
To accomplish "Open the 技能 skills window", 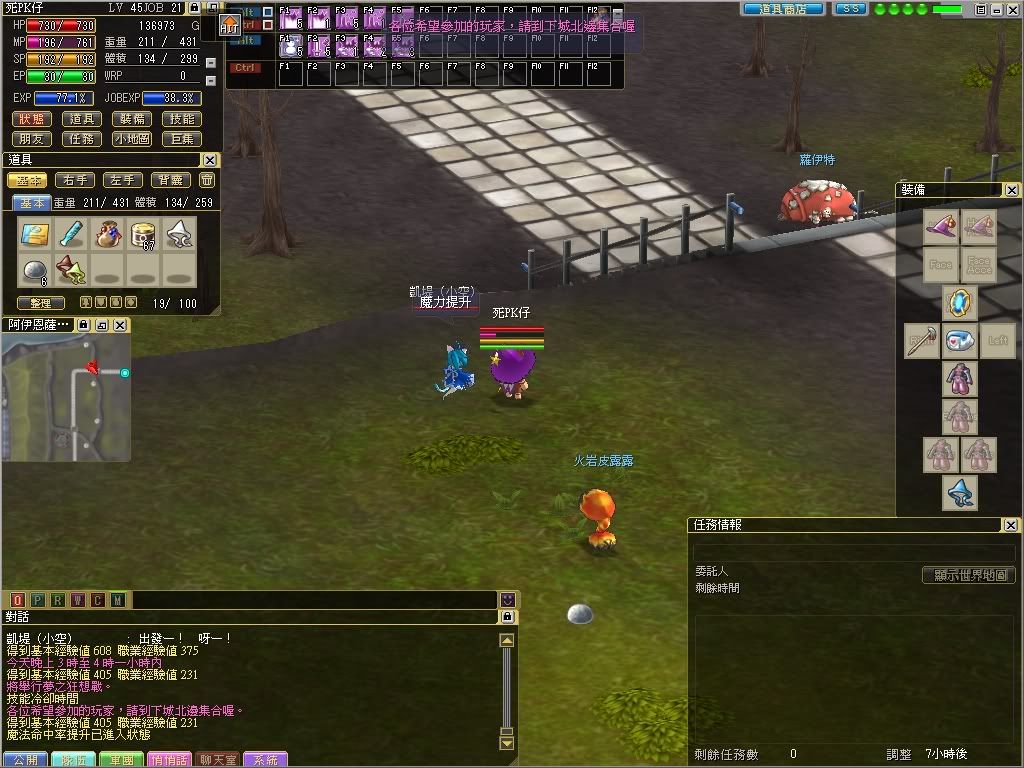I will (183, 119).
